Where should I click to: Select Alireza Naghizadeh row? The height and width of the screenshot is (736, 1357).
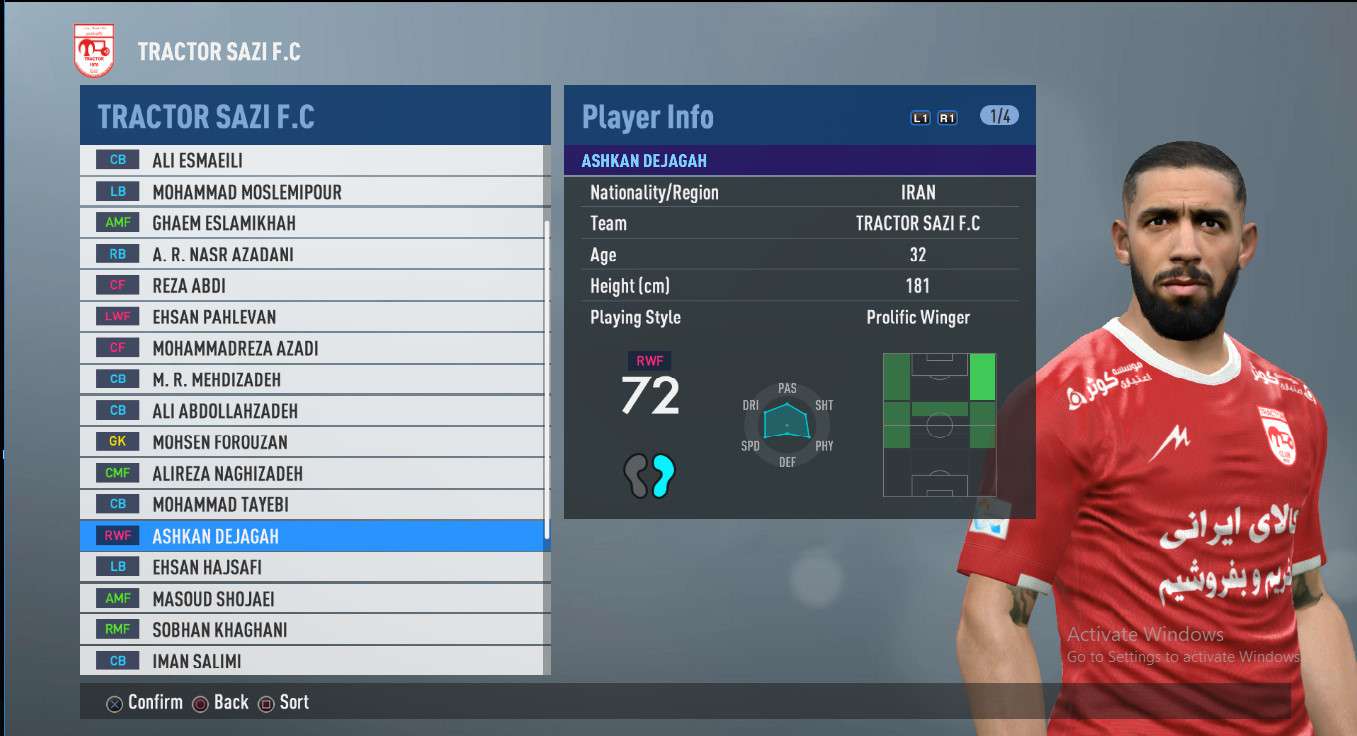tap(312, 473)
